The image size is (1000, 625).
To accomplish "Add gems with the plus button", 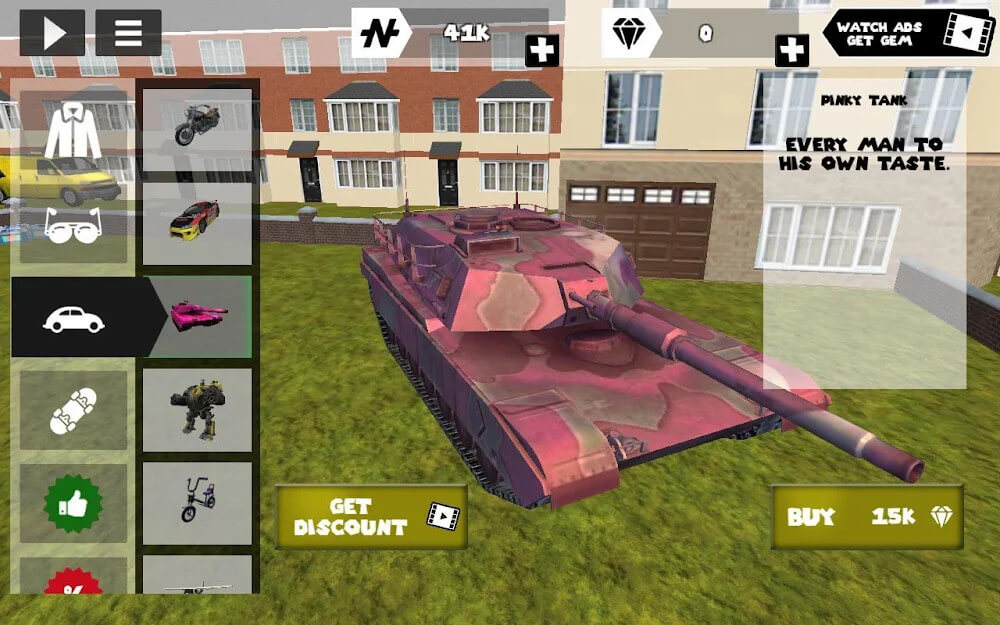I will (x=791, y=50).
